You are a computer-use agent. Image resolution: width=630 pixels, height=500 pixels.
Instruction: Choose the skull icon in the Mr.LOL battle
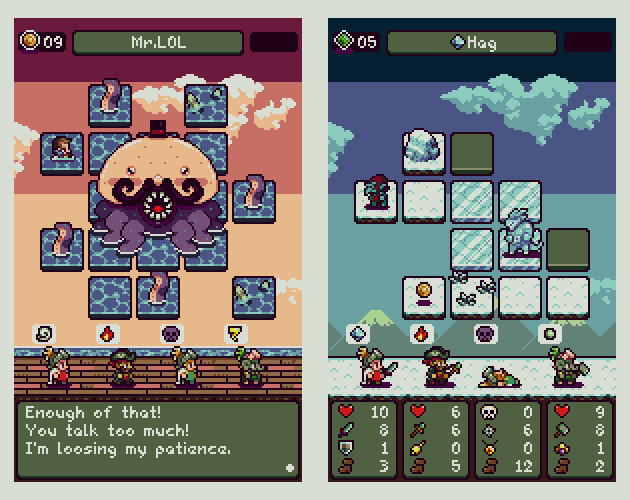171,333
